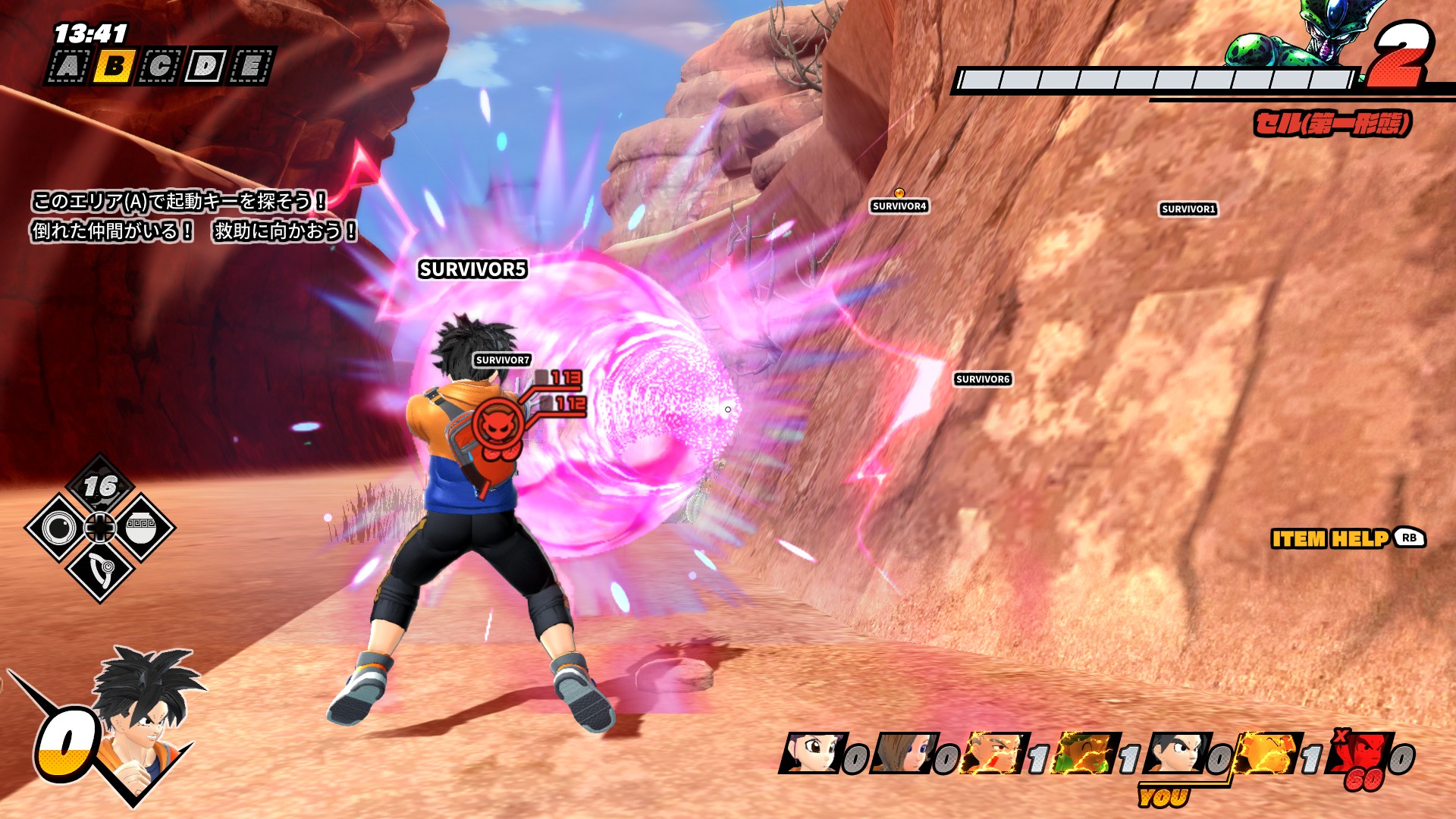Use the ceramic jar item slot
The height and width of the screenshot is (819, 1456).
[141, 528]
